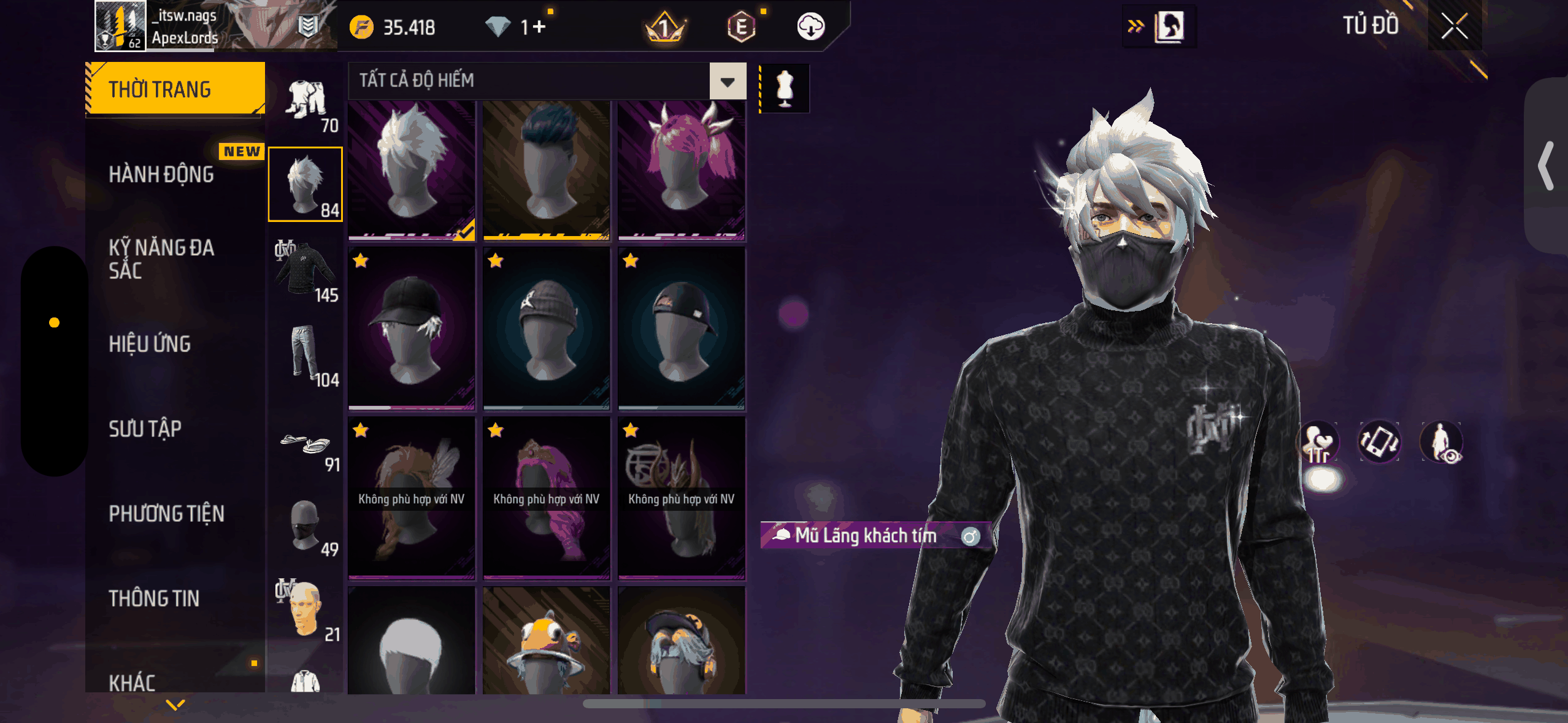The height and width of the screenshot is (723, 1568).
Task: Choose the pants category with 104 items
Action: [x=306, y=356]
